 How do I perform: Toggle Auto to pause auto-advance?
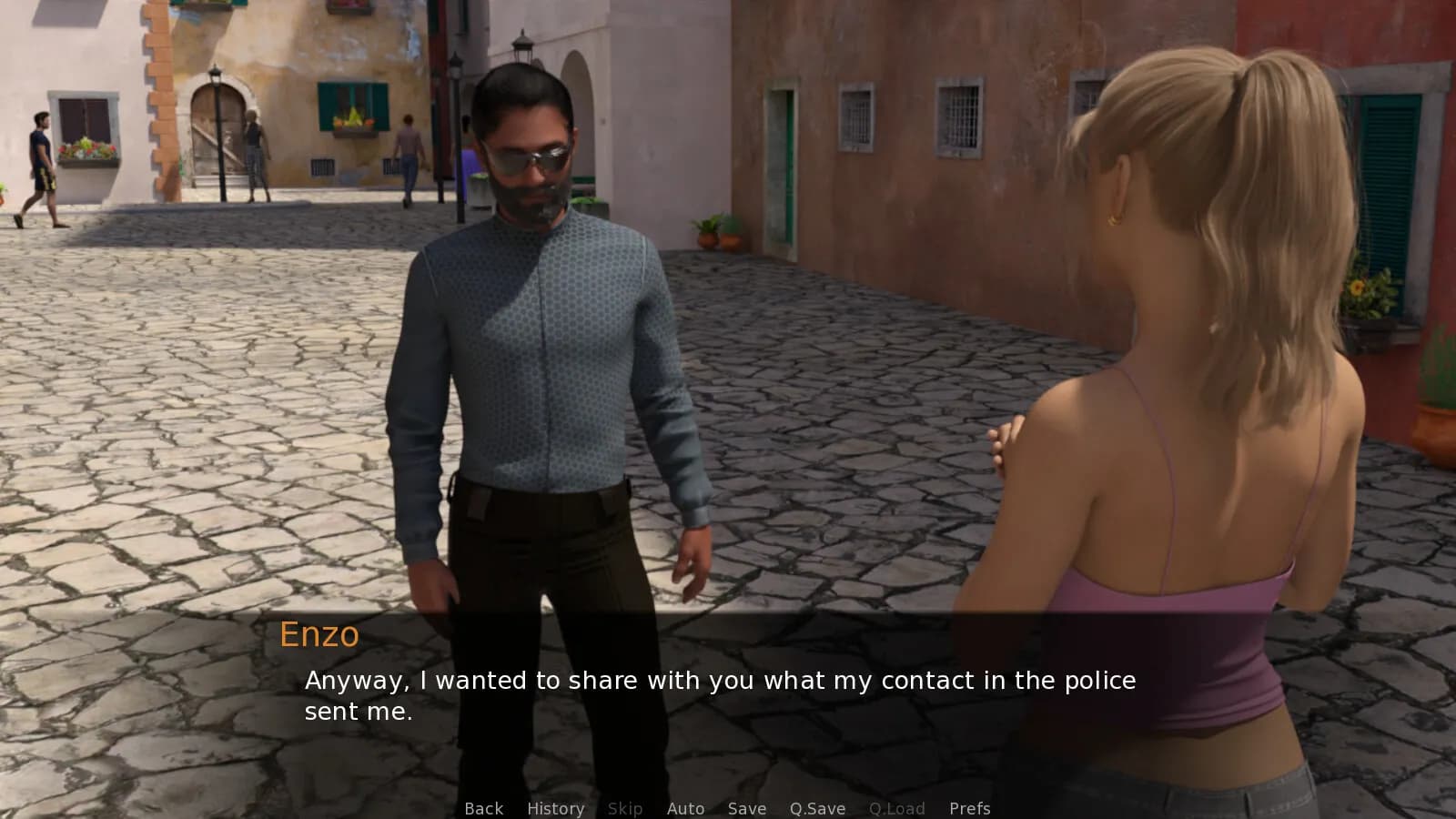click(685, 808)
